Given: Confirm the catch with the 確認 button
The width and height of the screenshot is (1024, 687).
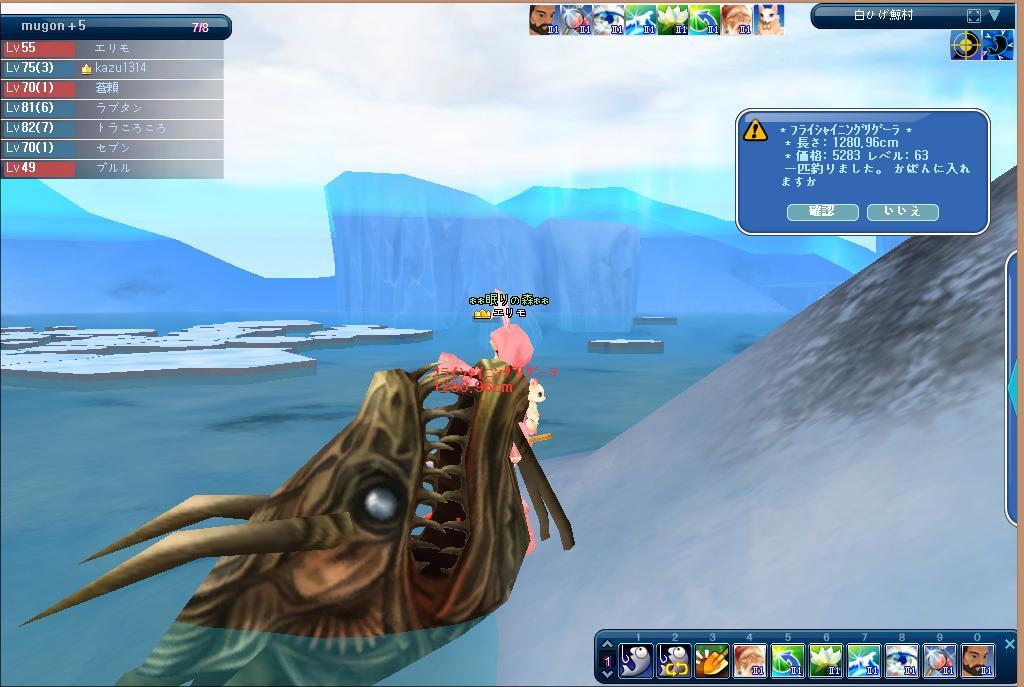Looking at the screenshot, I should click(x=822, y=211).
